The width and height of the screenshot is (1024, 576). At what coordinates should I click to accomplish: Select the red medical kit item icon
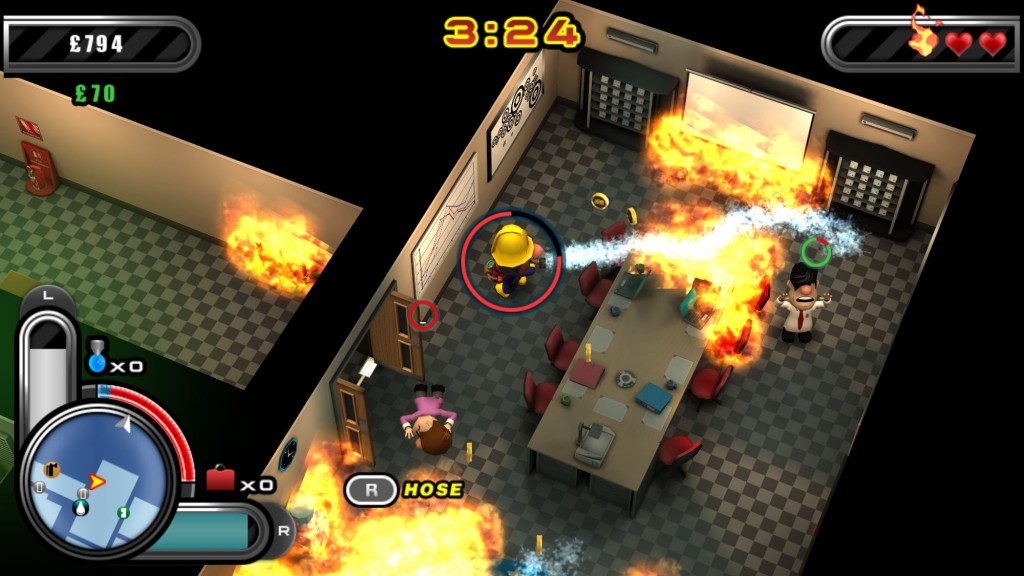click(220, 479)
